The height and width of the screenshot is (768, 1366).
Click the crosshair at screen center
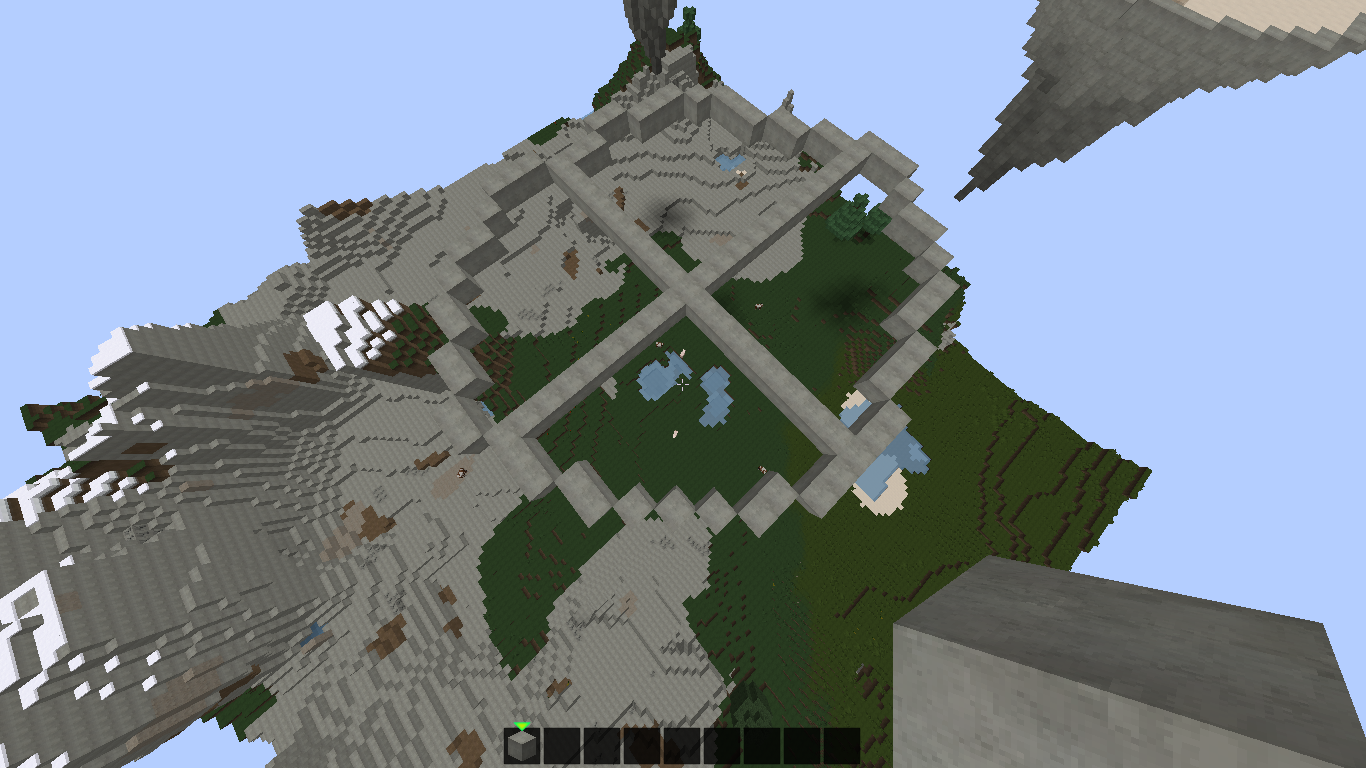[x=683, y=384]
